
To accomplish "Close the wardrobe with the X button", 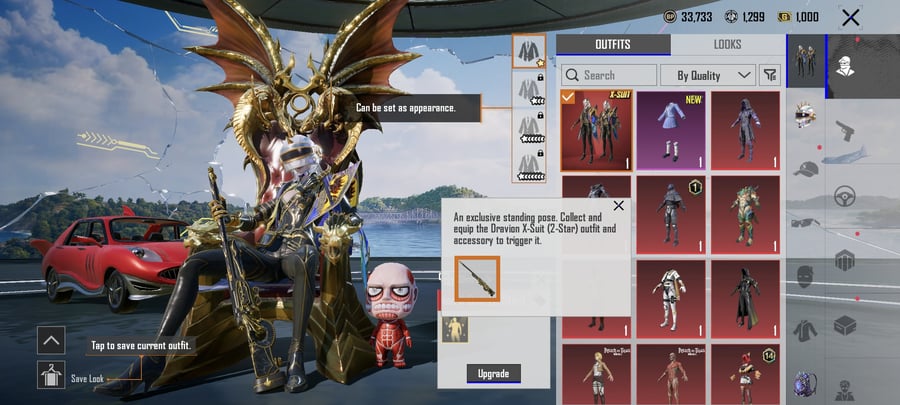I will point(851,17).
